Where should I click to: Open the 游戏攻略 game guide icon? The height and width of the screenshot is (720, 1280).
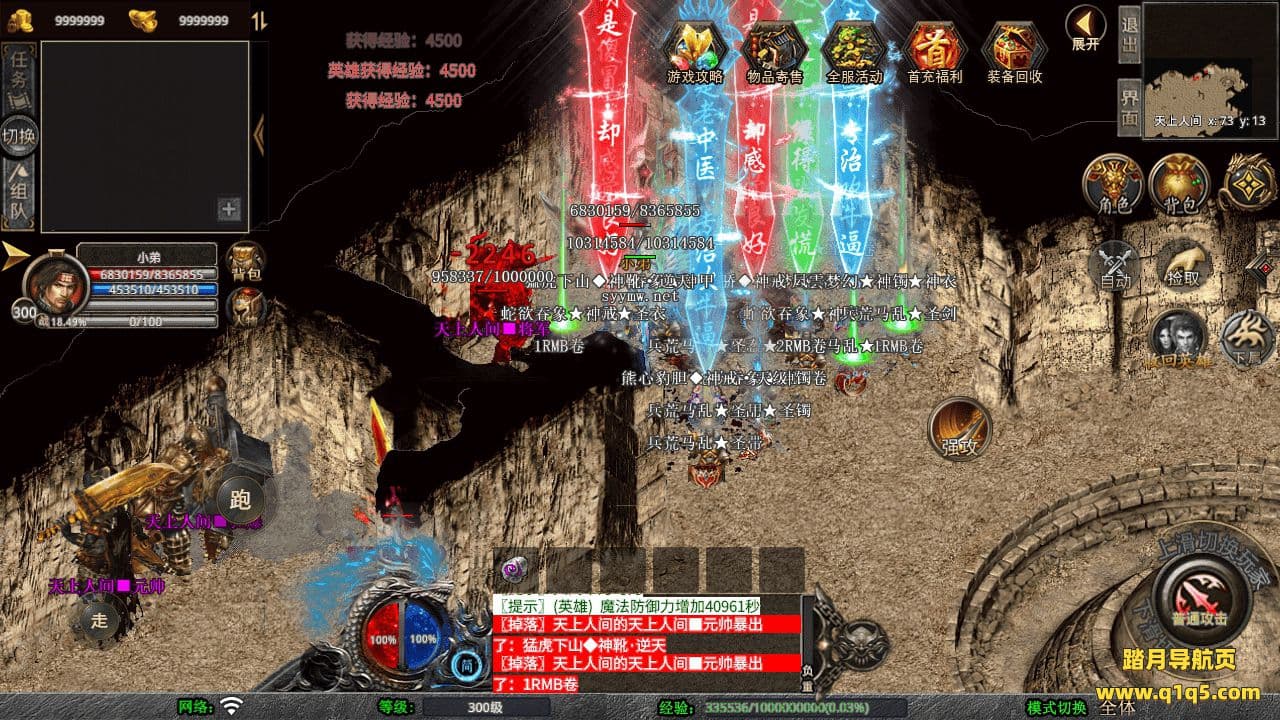coord(694,50)
